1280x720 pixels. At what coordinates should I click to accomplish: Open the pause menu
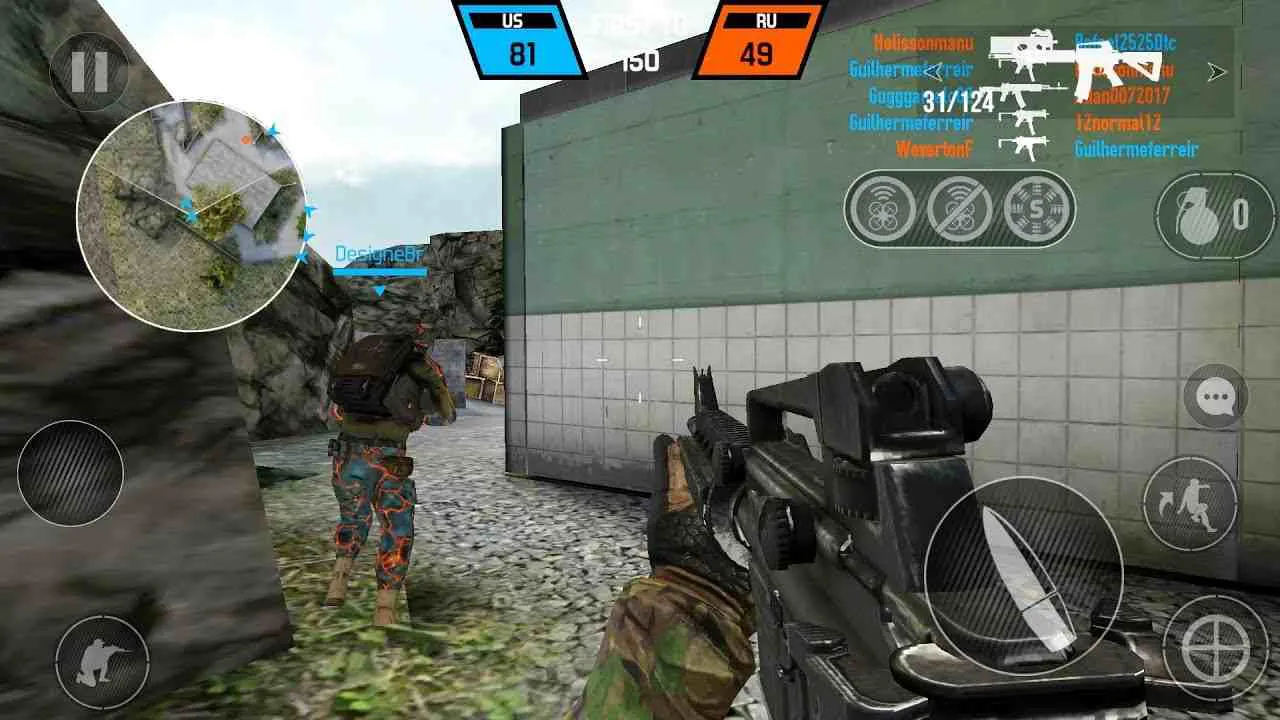point(88,70)
